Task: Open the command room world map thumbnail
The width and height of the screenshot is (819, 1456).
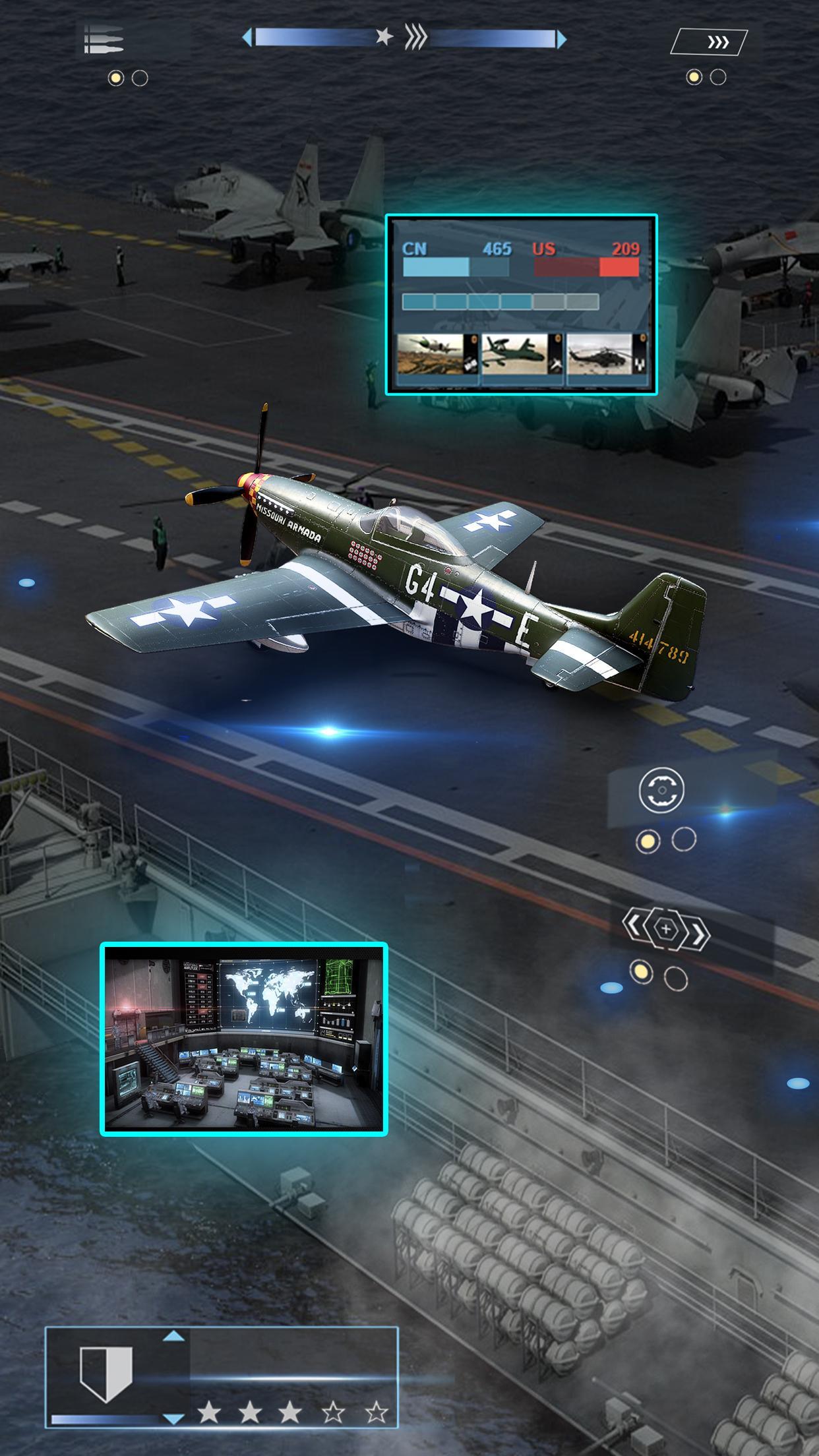Action: 244,1040
